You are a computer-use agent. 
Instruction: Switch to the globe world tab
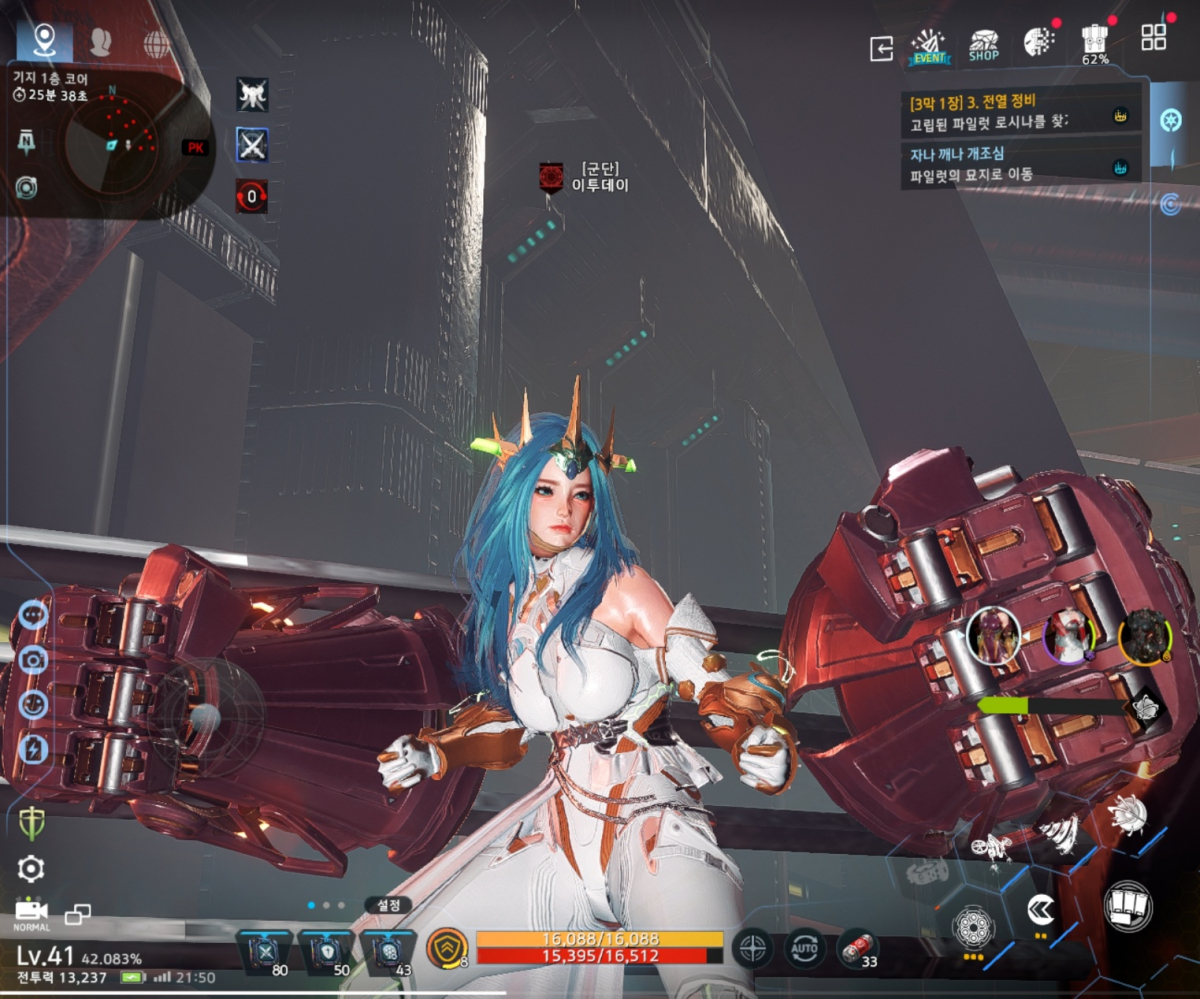click(x=156, y=43)
